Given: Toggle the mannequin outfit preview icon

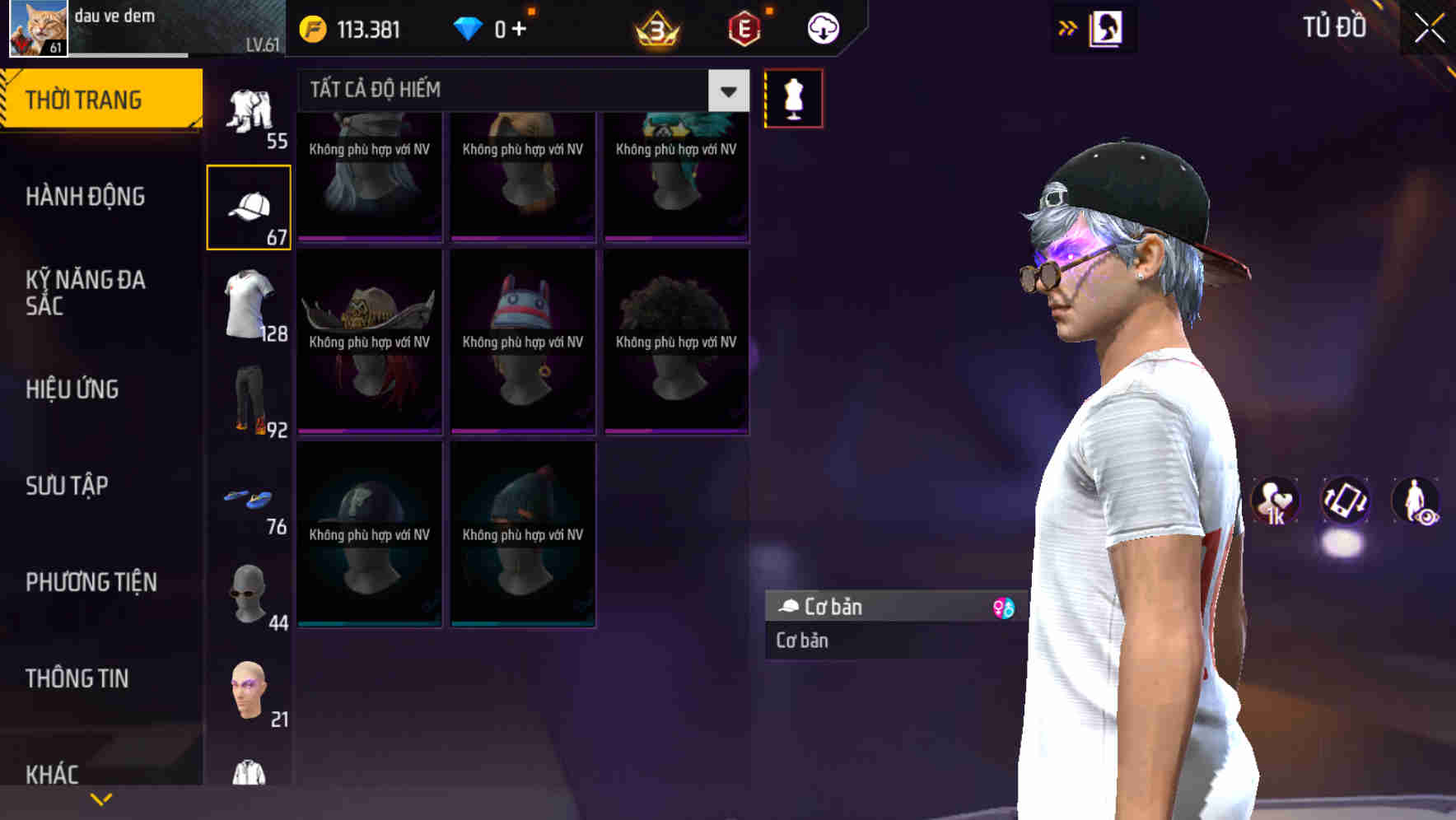Looking at the screenshot, I should click(x=793, y=97).
